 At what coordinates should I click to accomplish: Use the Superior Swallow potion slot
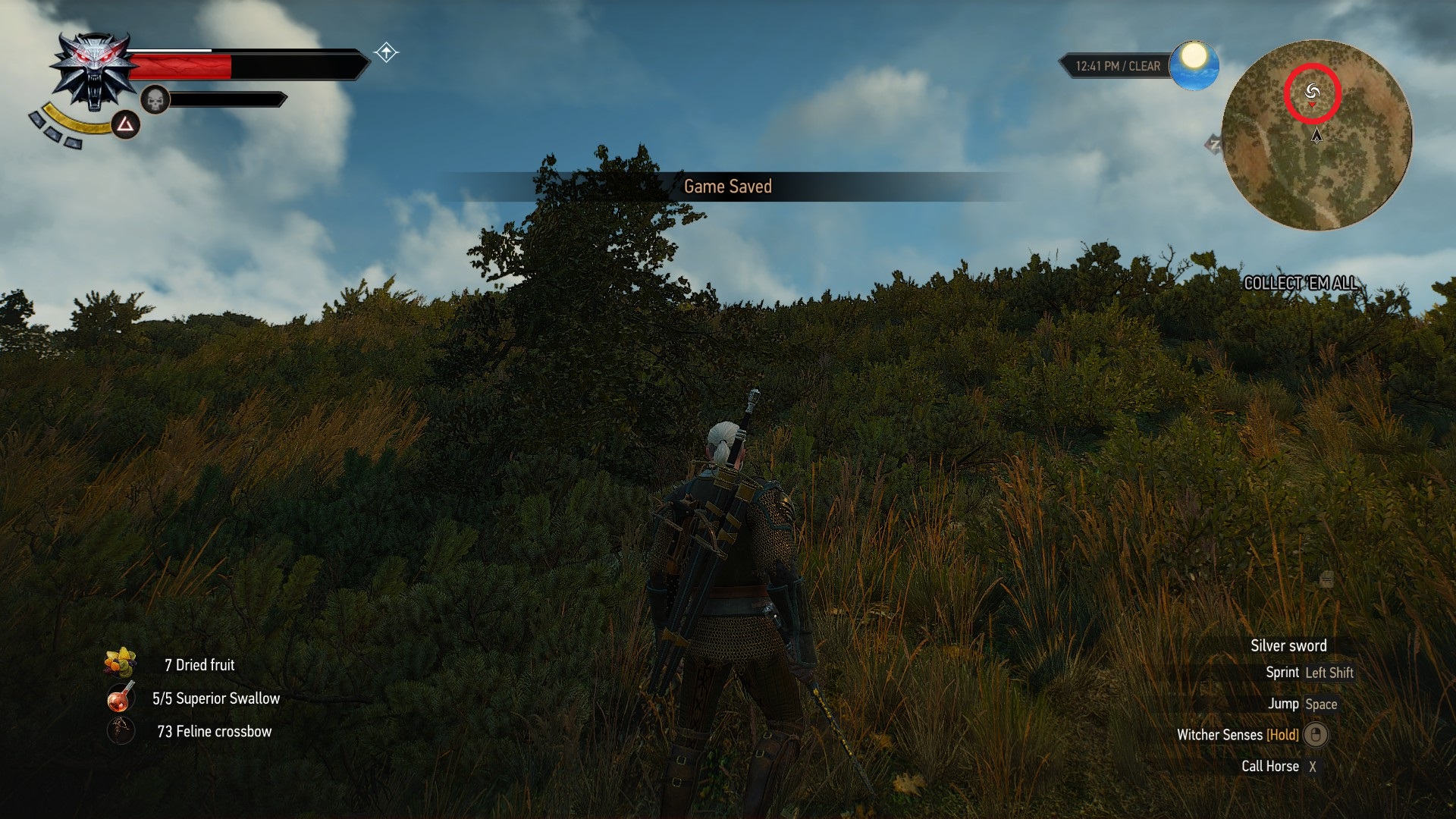[120, 698]
